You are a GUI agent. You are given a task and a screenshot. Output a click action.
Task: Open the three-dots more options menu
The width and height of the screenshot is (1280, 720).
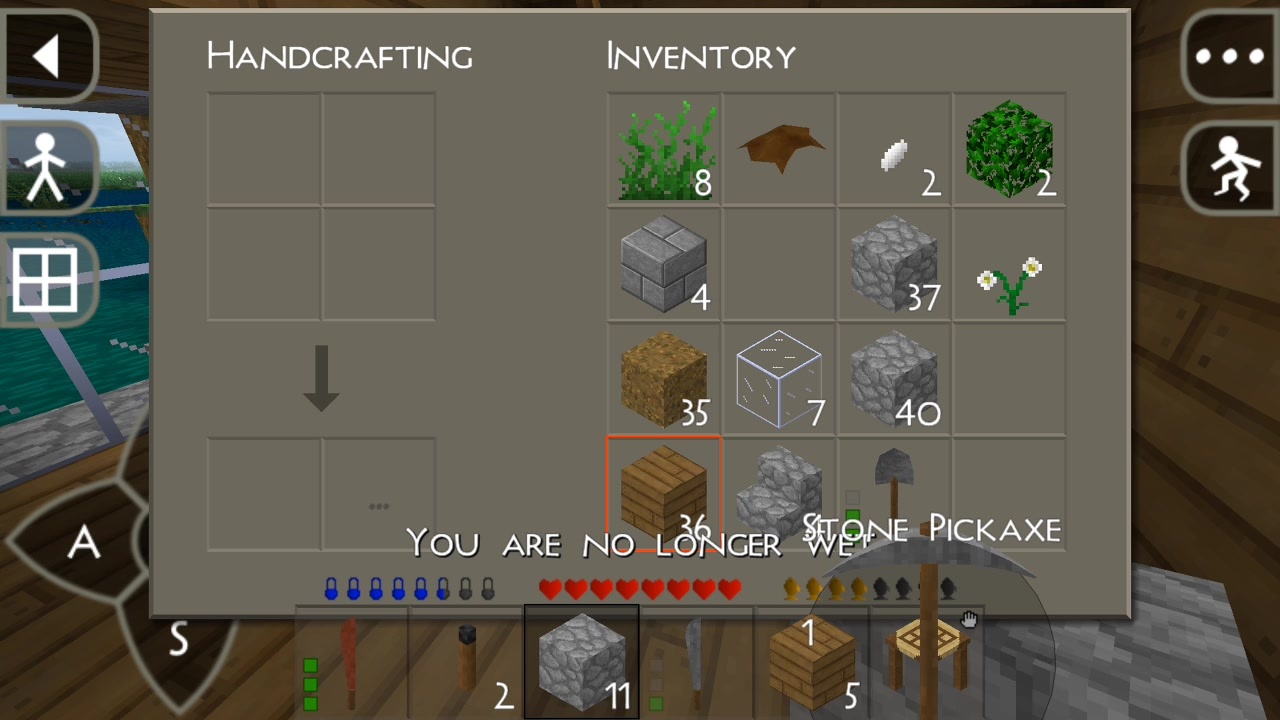[x=1230, y=56]
